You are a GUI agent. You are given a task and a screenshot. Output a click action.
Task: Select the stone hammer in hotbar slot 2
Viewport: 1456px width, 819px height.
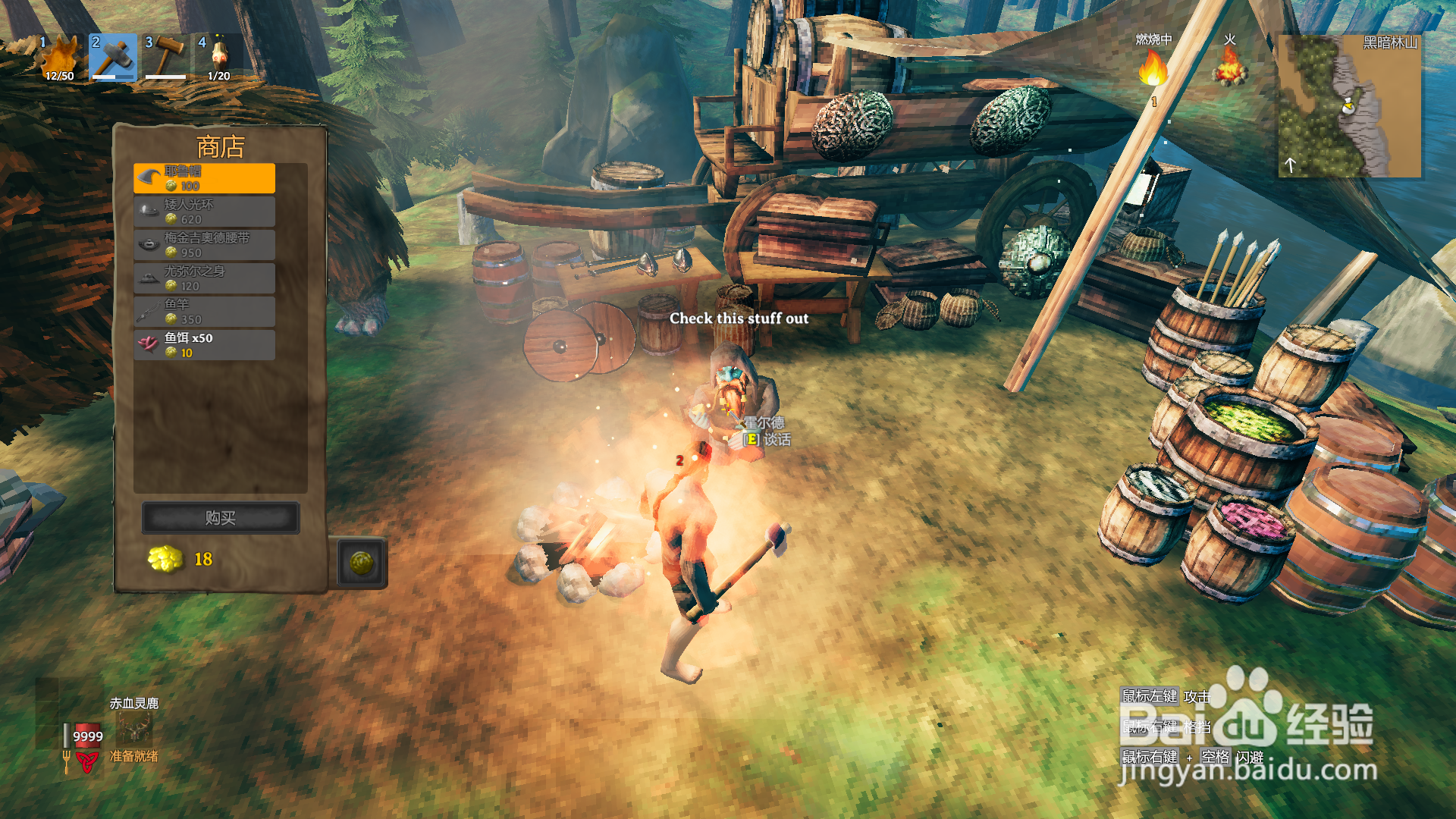(x=113, y=58)
